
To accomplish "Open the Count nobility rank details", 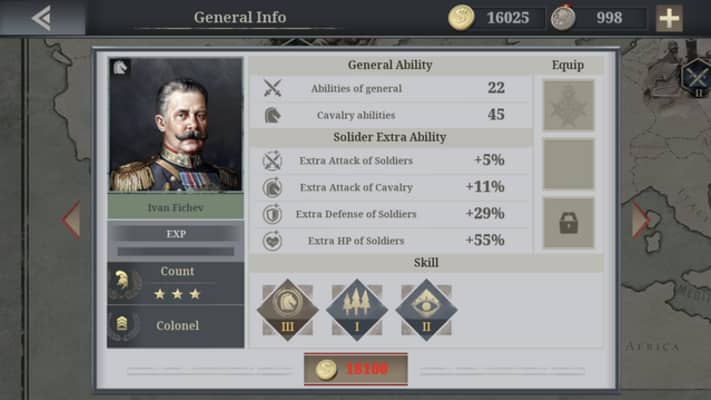I will pos(175,283).
